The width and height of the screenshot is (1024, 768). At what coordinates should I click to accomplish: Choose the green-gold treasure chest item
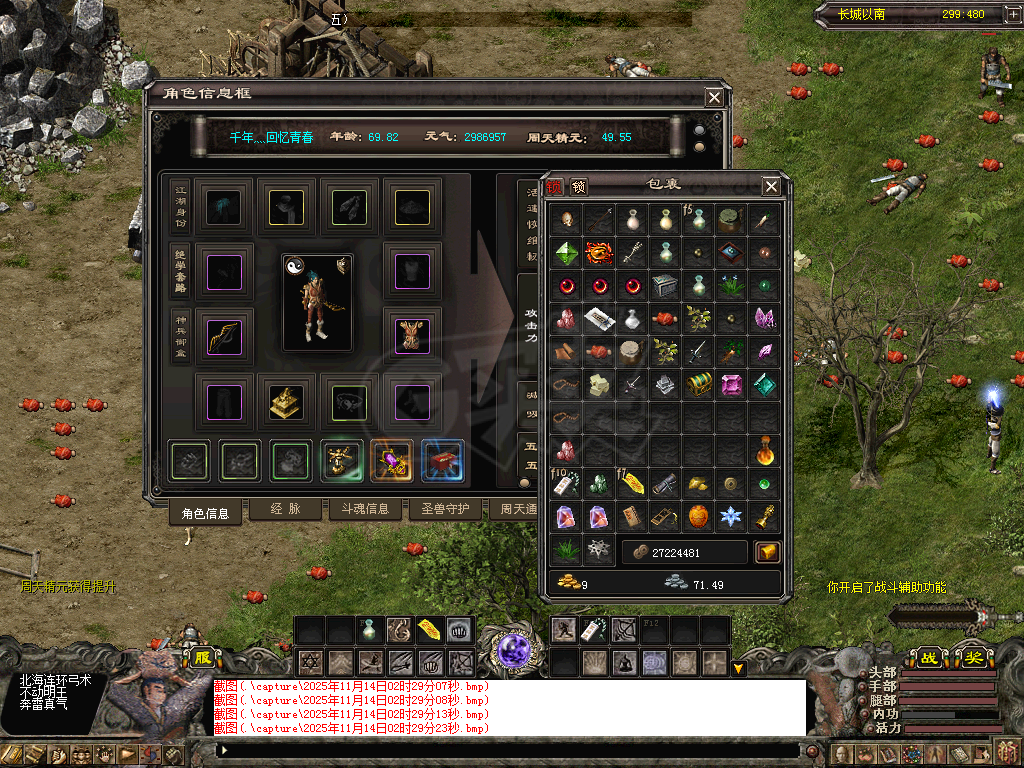coord(699,385)
